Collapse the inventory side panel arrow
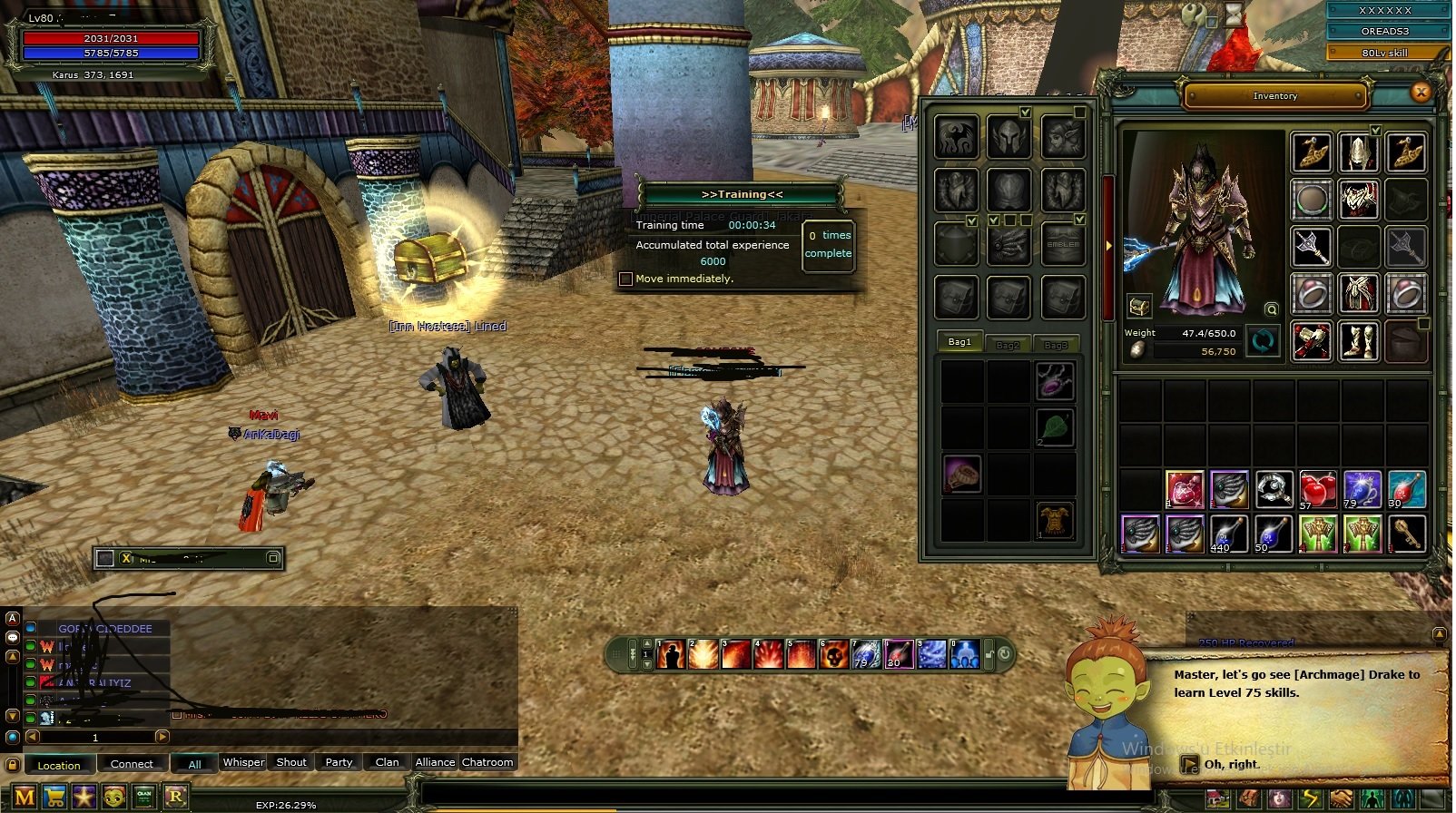This screenshot has height=813, width=1456. click(x=1109, y=243)
